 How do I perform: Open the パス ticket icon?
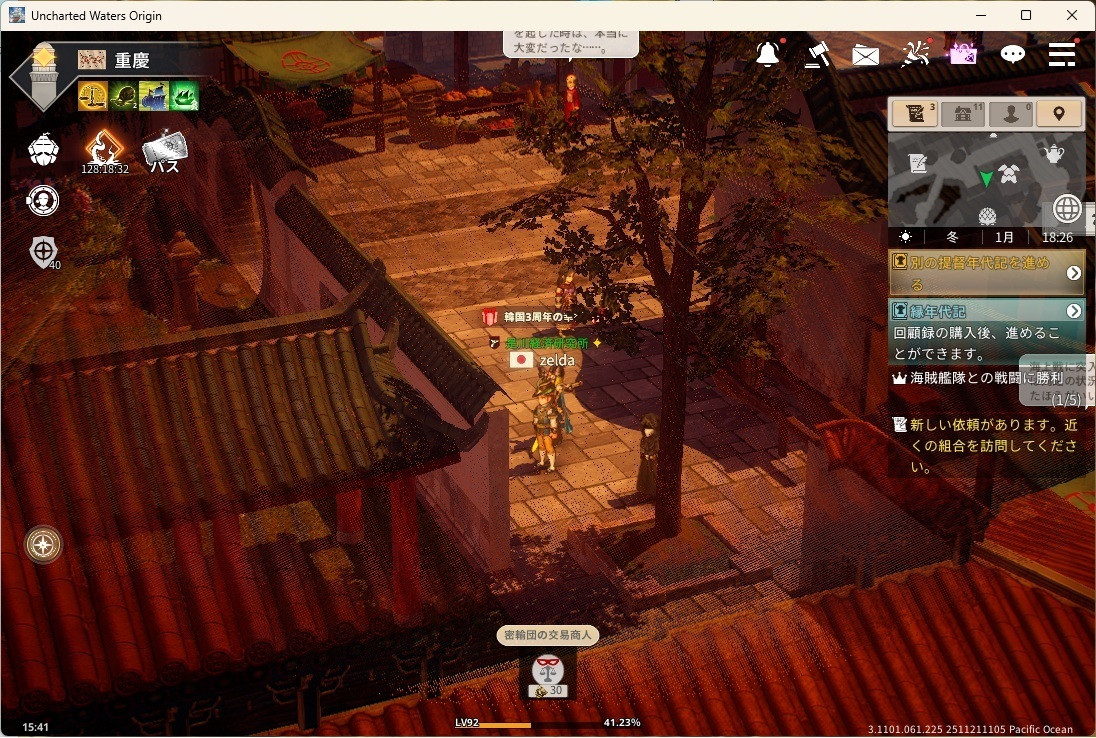(163, 150)
